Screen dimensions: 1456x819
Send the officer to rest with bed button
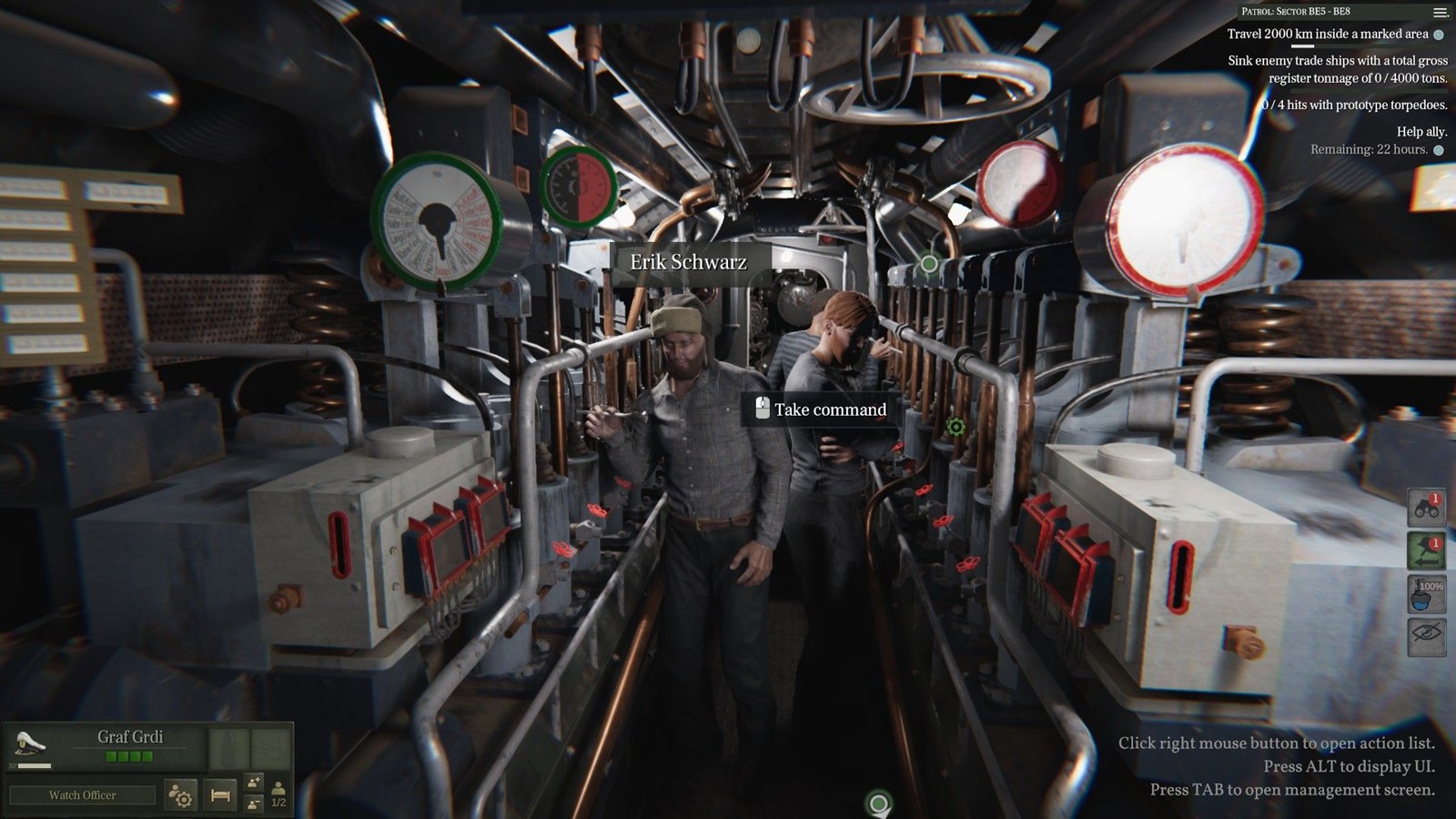click(220, 795)
